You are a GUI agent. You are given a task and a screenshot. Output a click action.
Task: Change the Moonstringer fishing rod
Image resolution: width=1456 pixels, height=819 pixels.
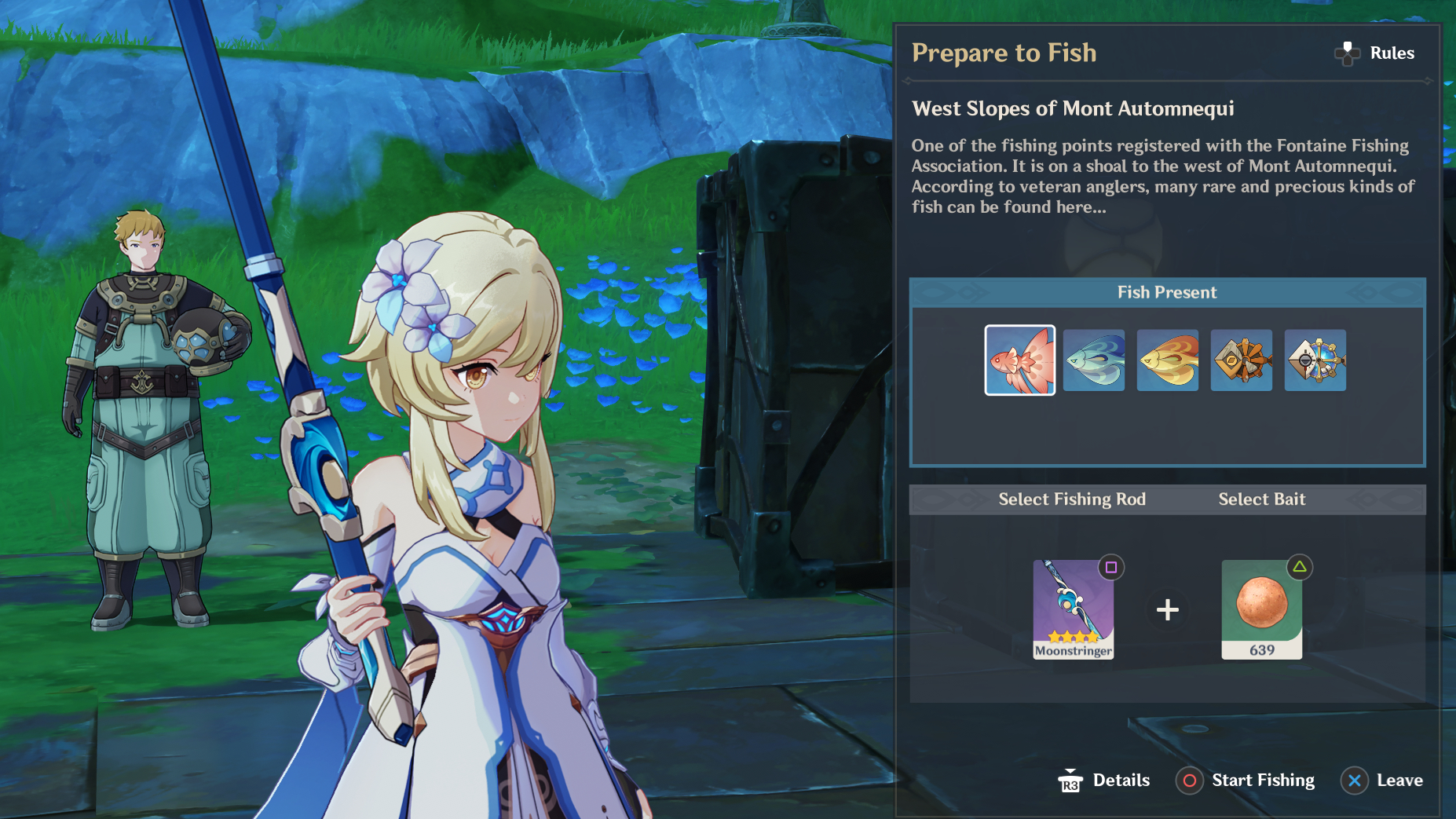[x=1073, y=609]
